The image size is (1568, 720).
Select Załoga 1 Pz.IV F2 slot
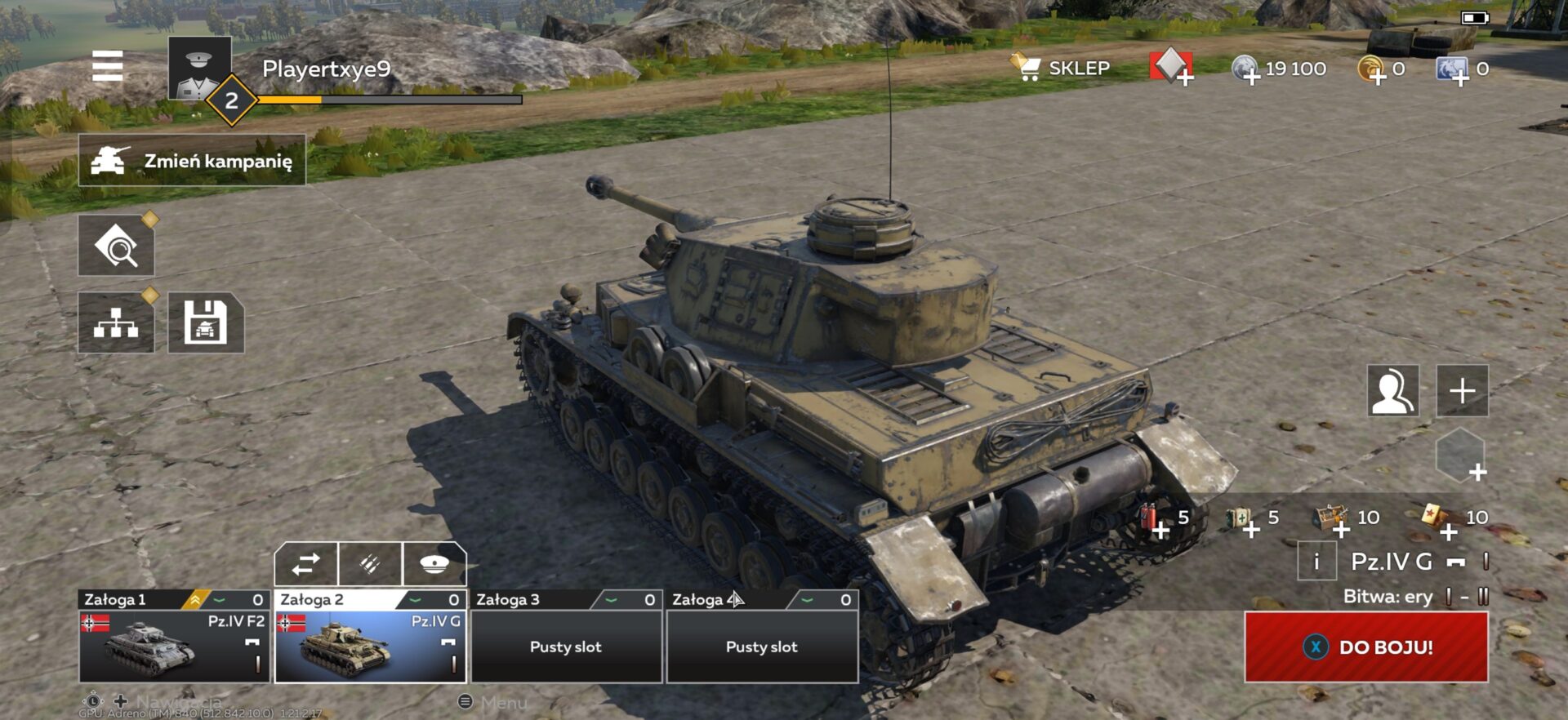pyautogui.click(x=174, y=645)
